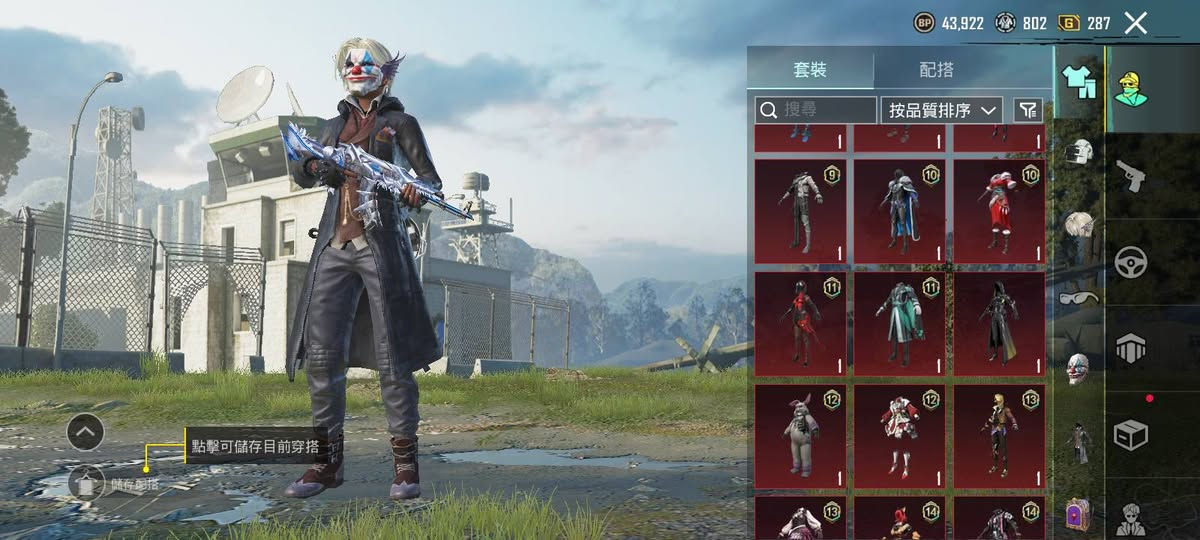The height and width of the screenshot is (540, 1200).
Task: Click the 搜尋 search field
Action: tap(816, 110)
